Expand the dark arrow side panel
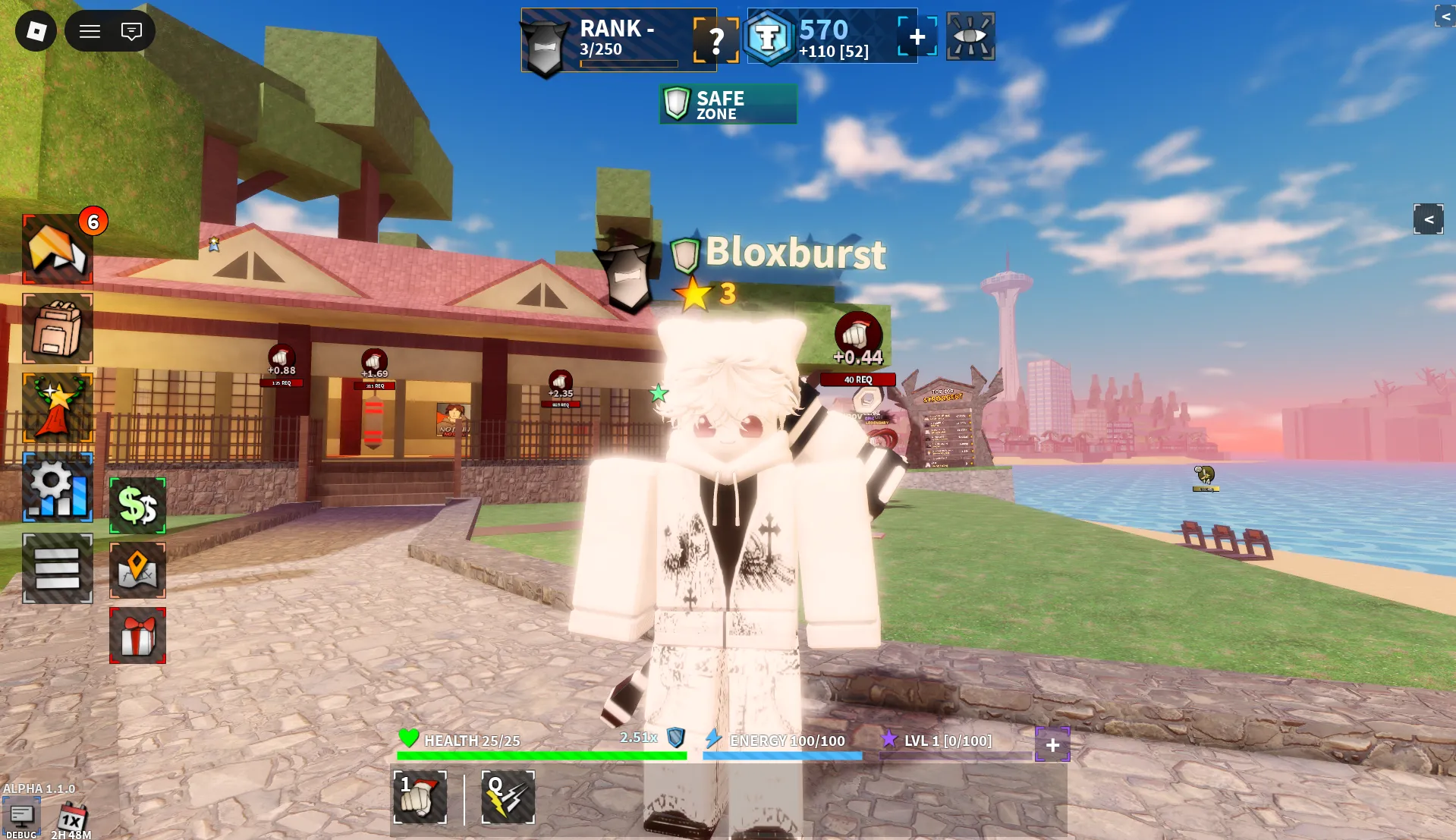The width and height of the screenshot is (1456, 840). 1428,219
